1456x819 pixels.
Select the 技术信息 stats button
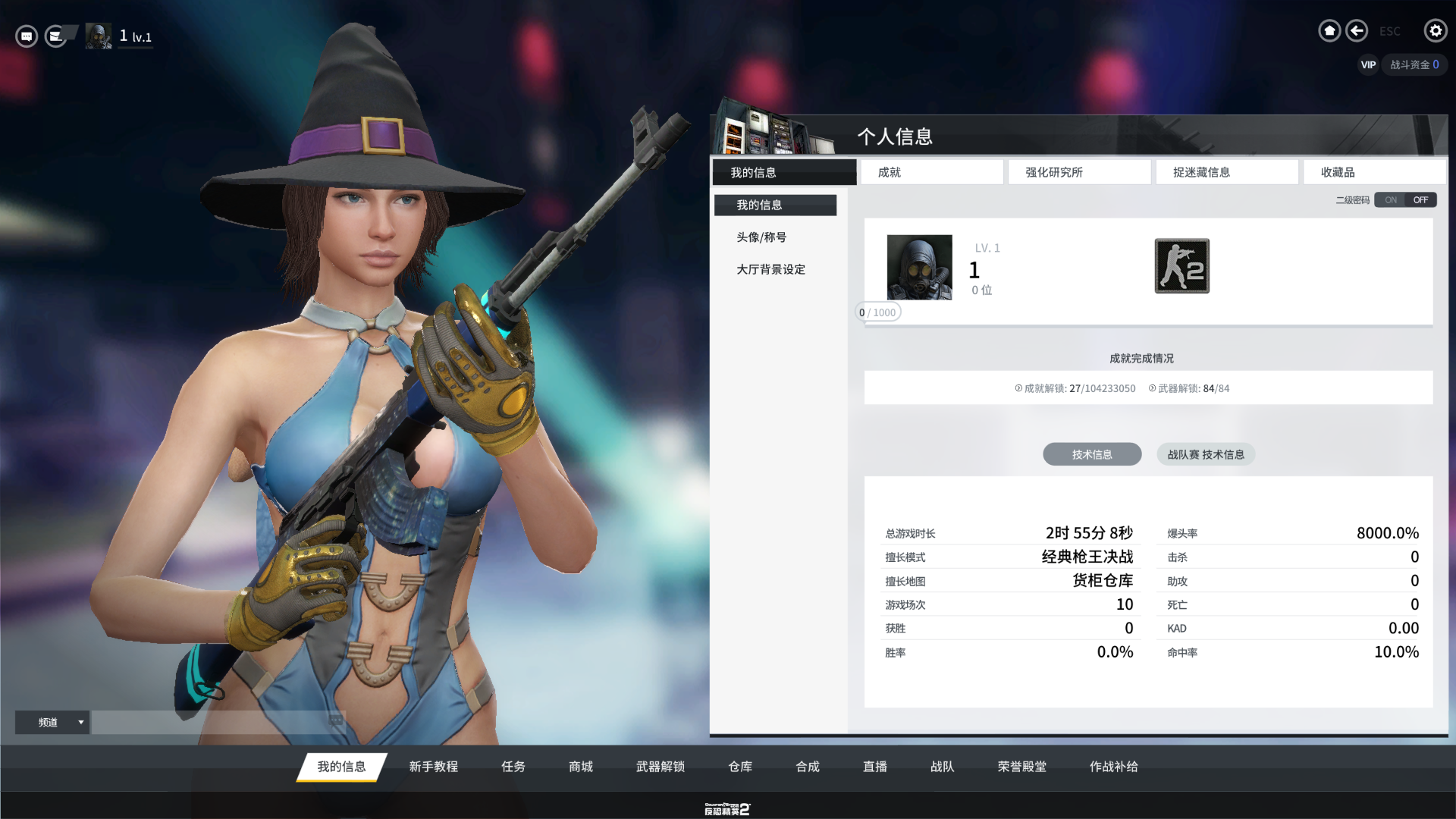click(x=1091, y=454)
